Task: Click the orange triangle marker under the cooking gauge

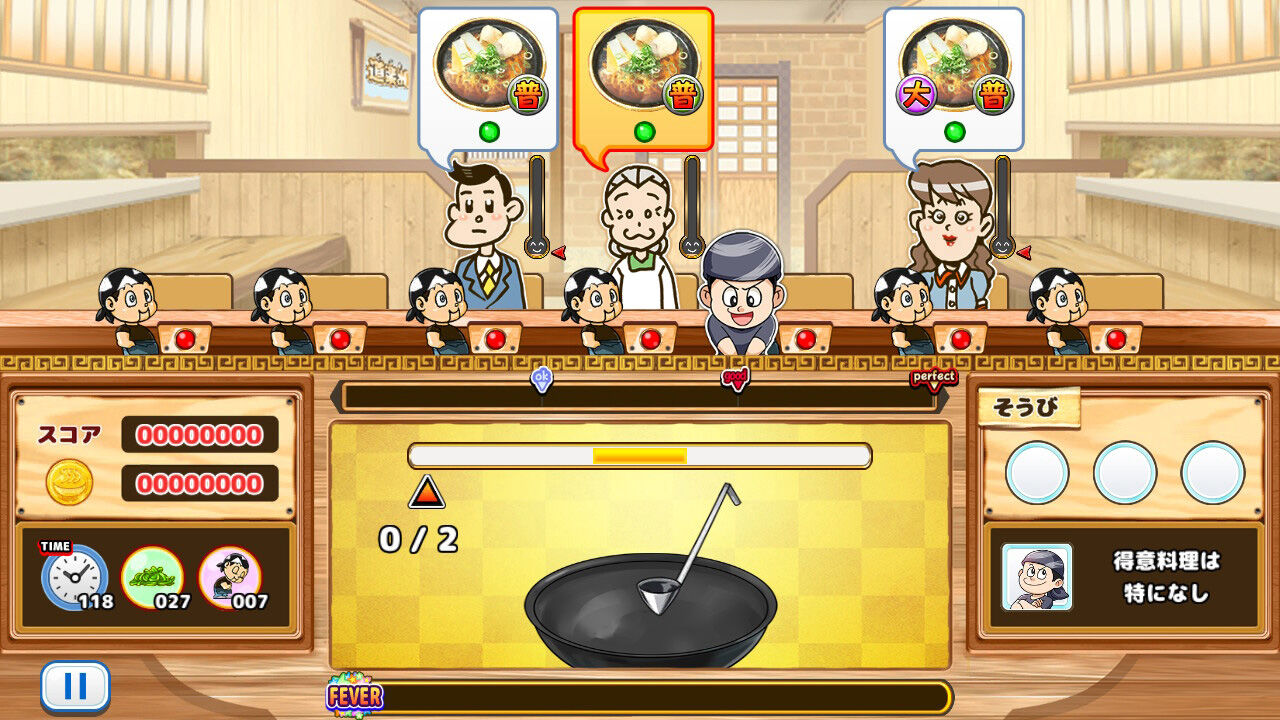Action: click(428, 490)
